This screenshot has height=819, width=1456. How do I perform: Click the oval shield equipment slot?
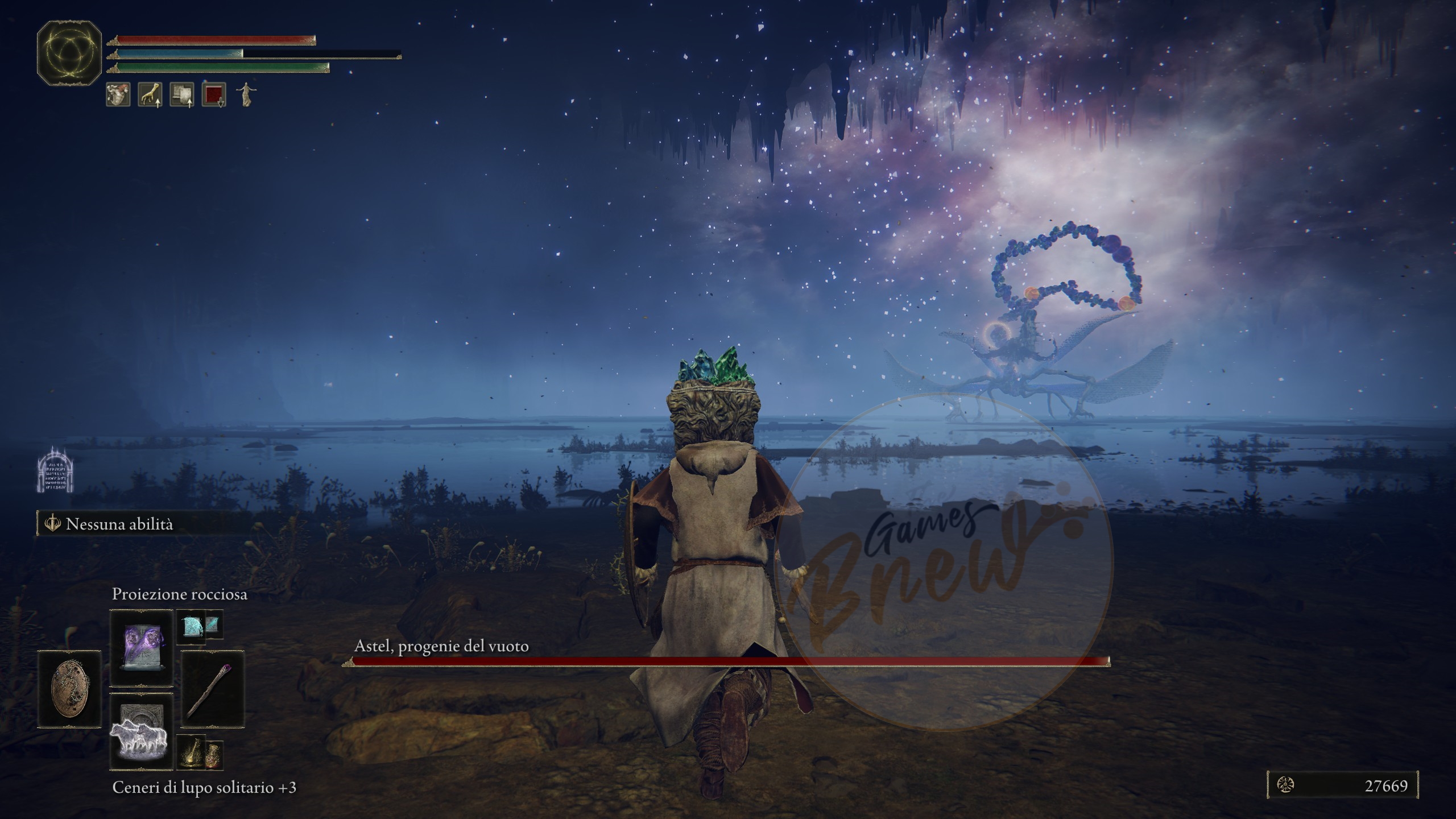click(x=69, y=689)
